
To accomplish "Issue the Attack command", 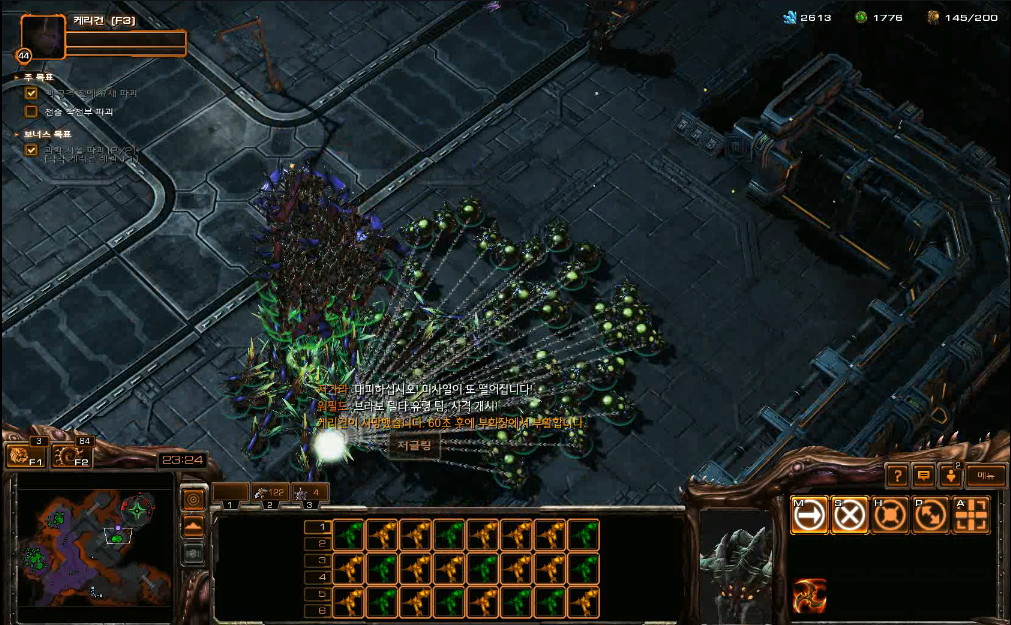I will coord(970,515).
